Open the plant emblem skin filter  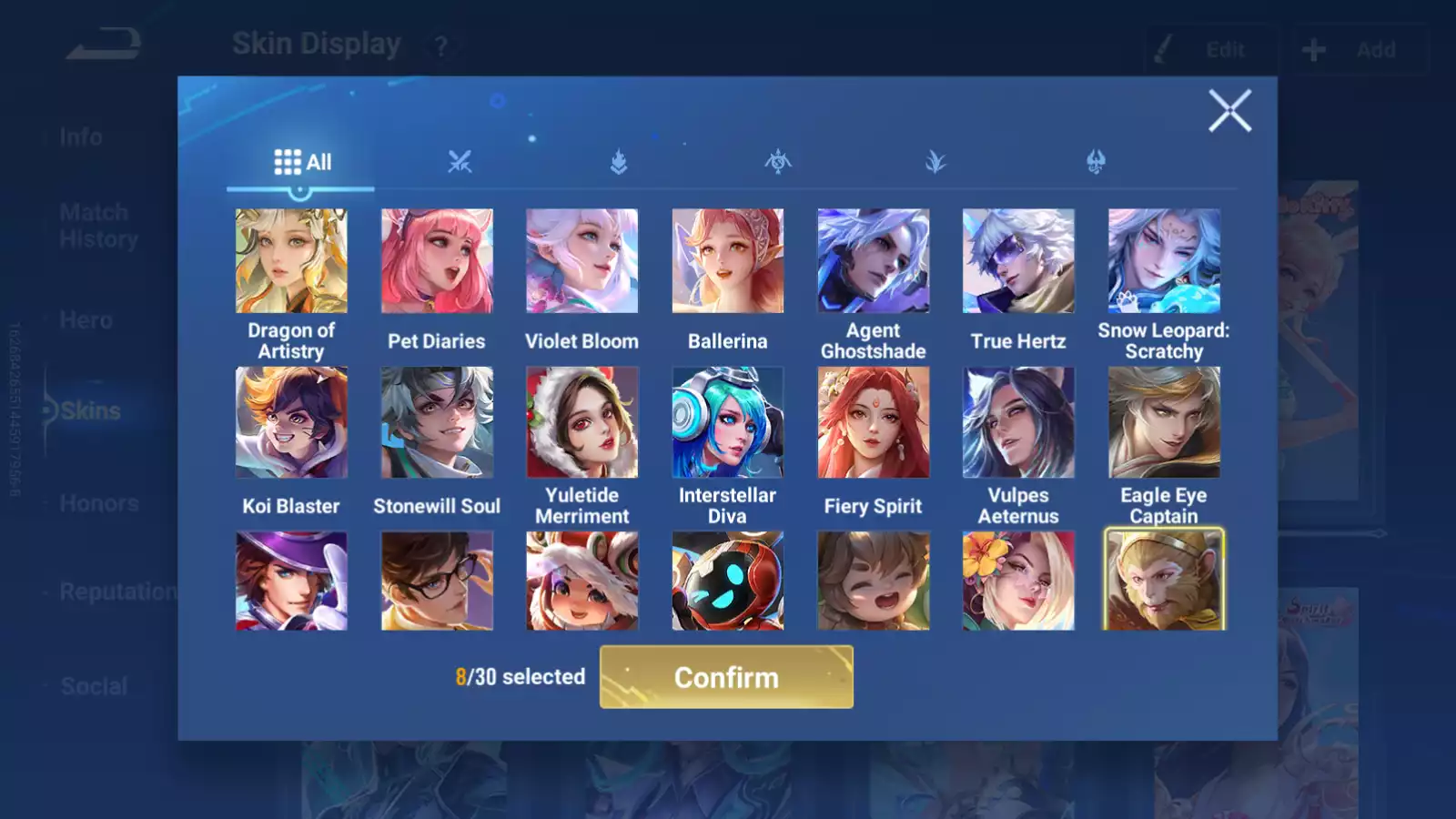click(936, 160)
